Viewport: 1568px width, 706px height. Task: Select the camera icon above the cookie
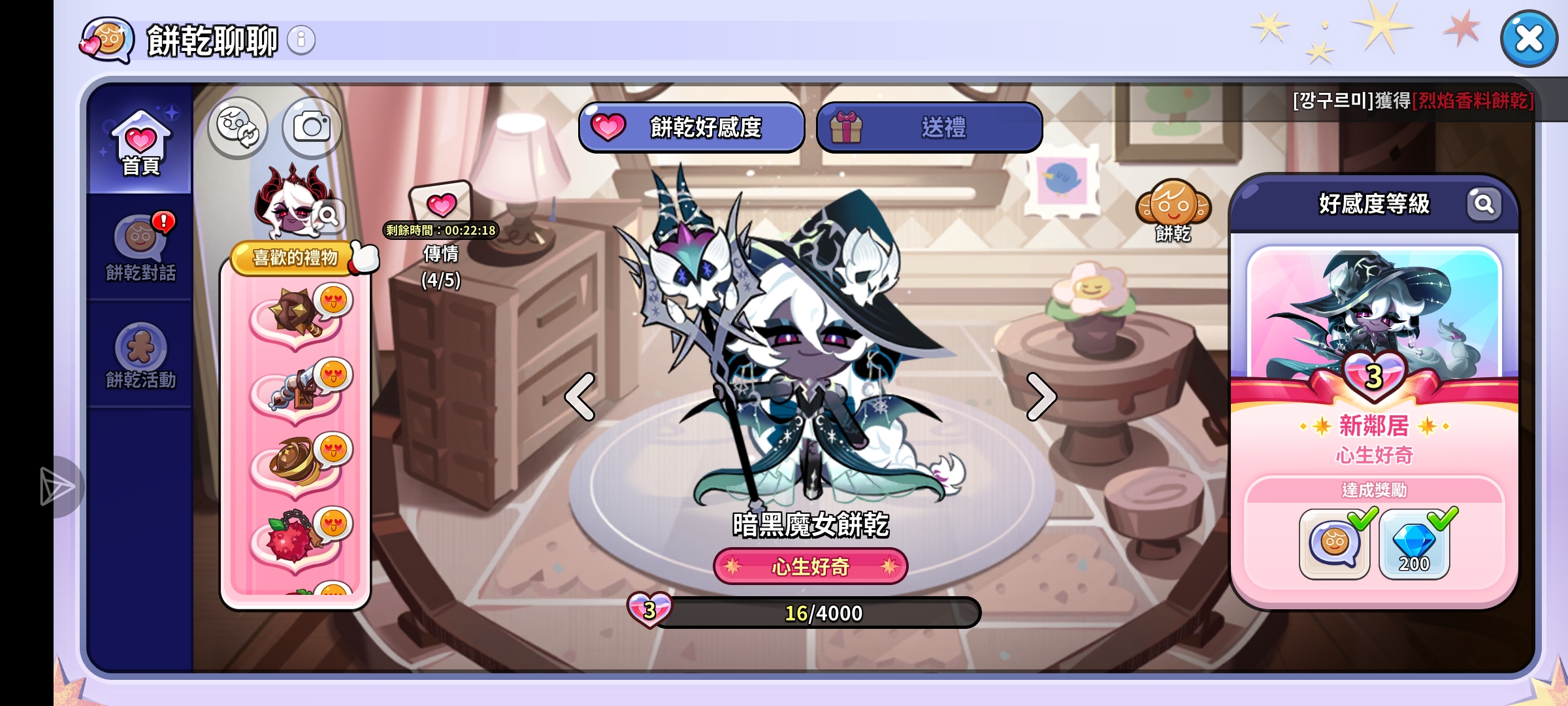click(x=312, y=128)
